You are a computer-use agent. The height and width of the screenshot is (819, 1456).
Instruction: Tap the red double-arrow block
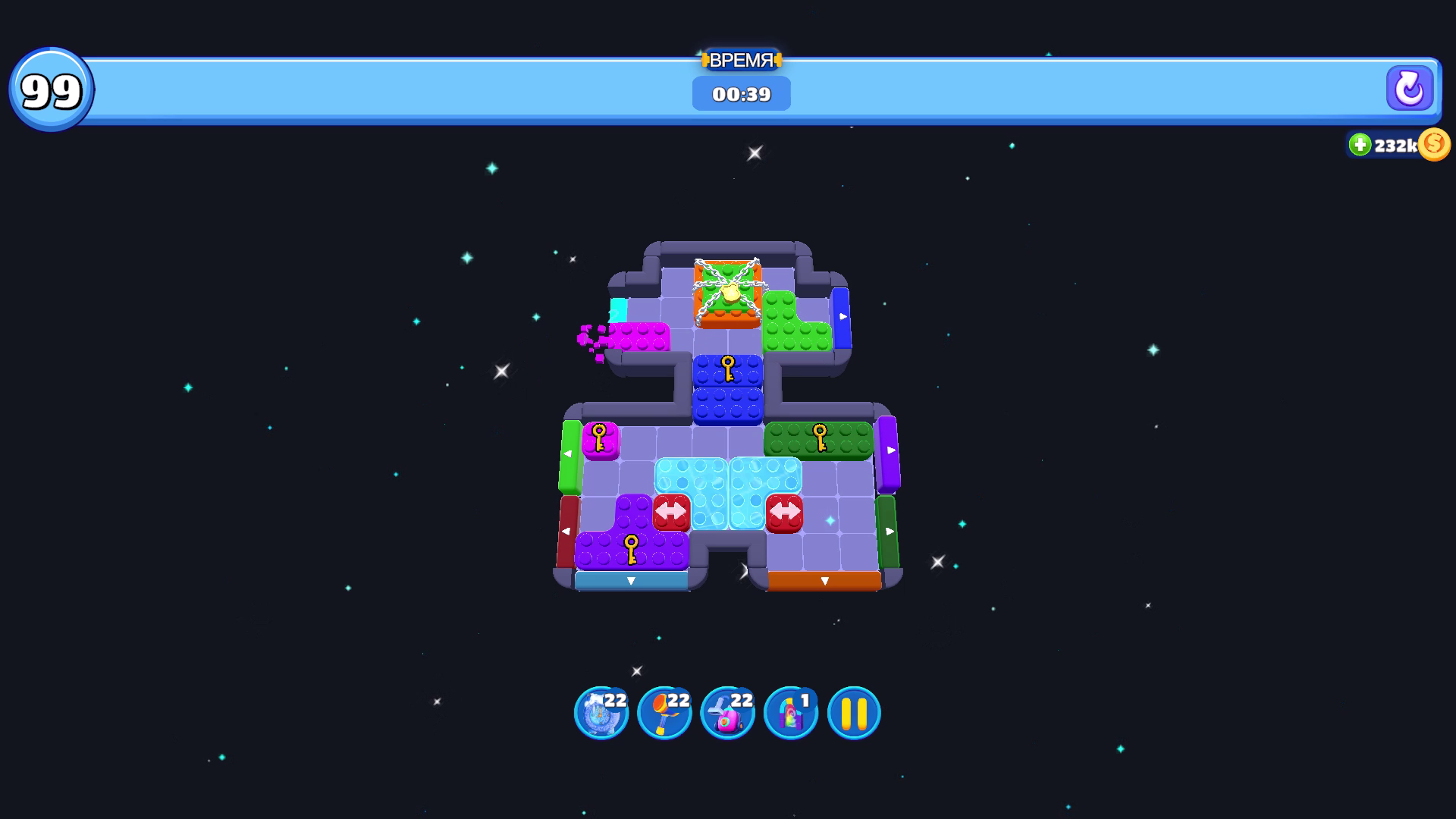pos(670,513)
